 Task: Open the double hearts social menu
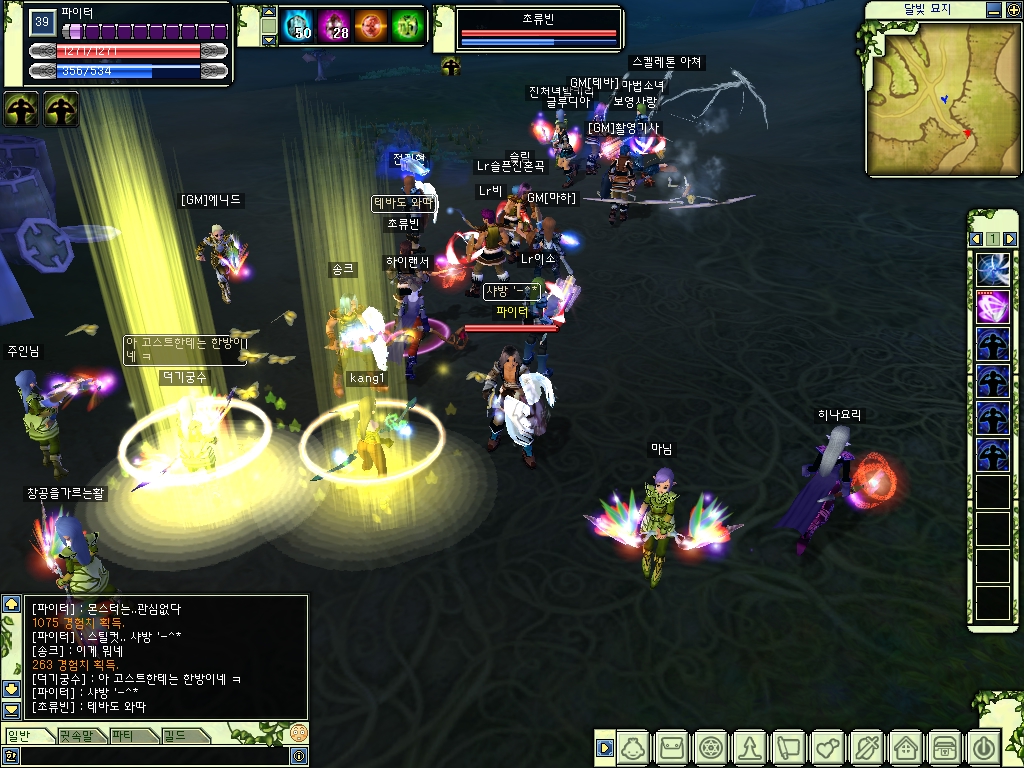(827, 747)
